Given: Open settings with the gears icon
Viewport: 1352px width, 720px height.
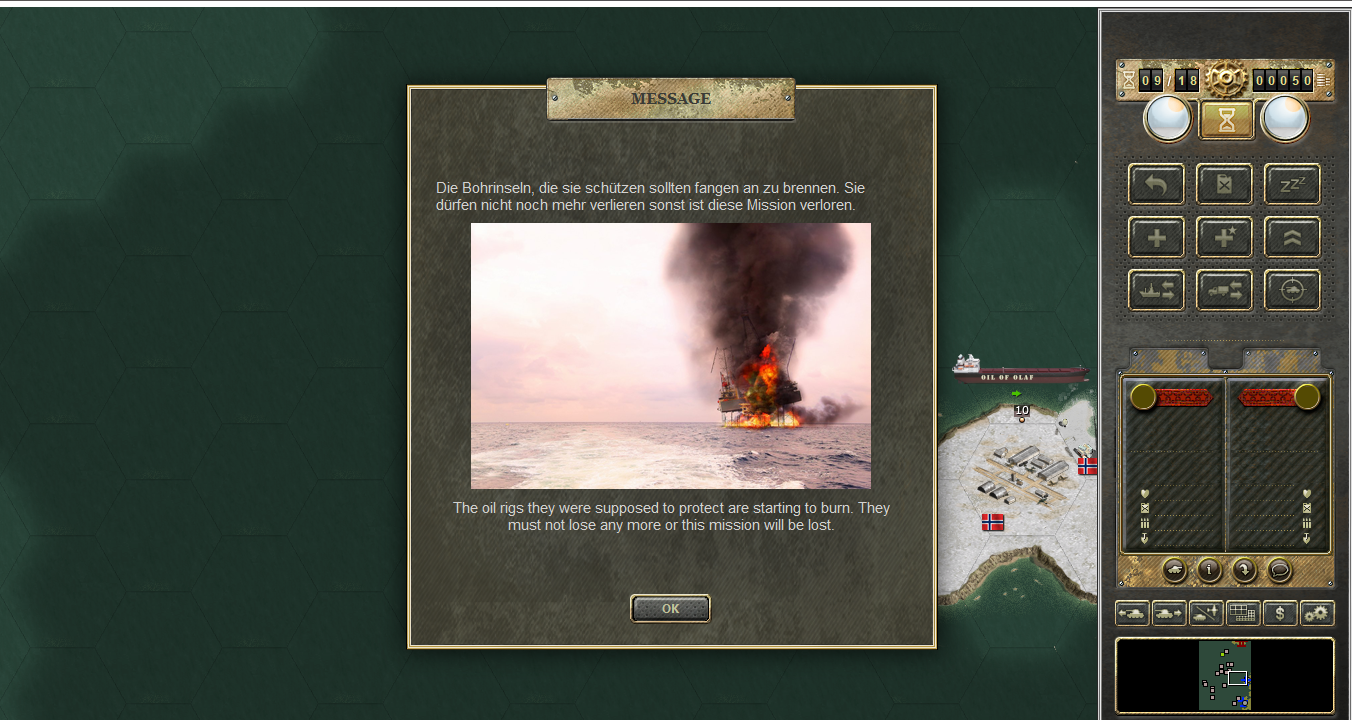Looking at the screenshot, I should pyautogui.click(x=1317, y=613).
